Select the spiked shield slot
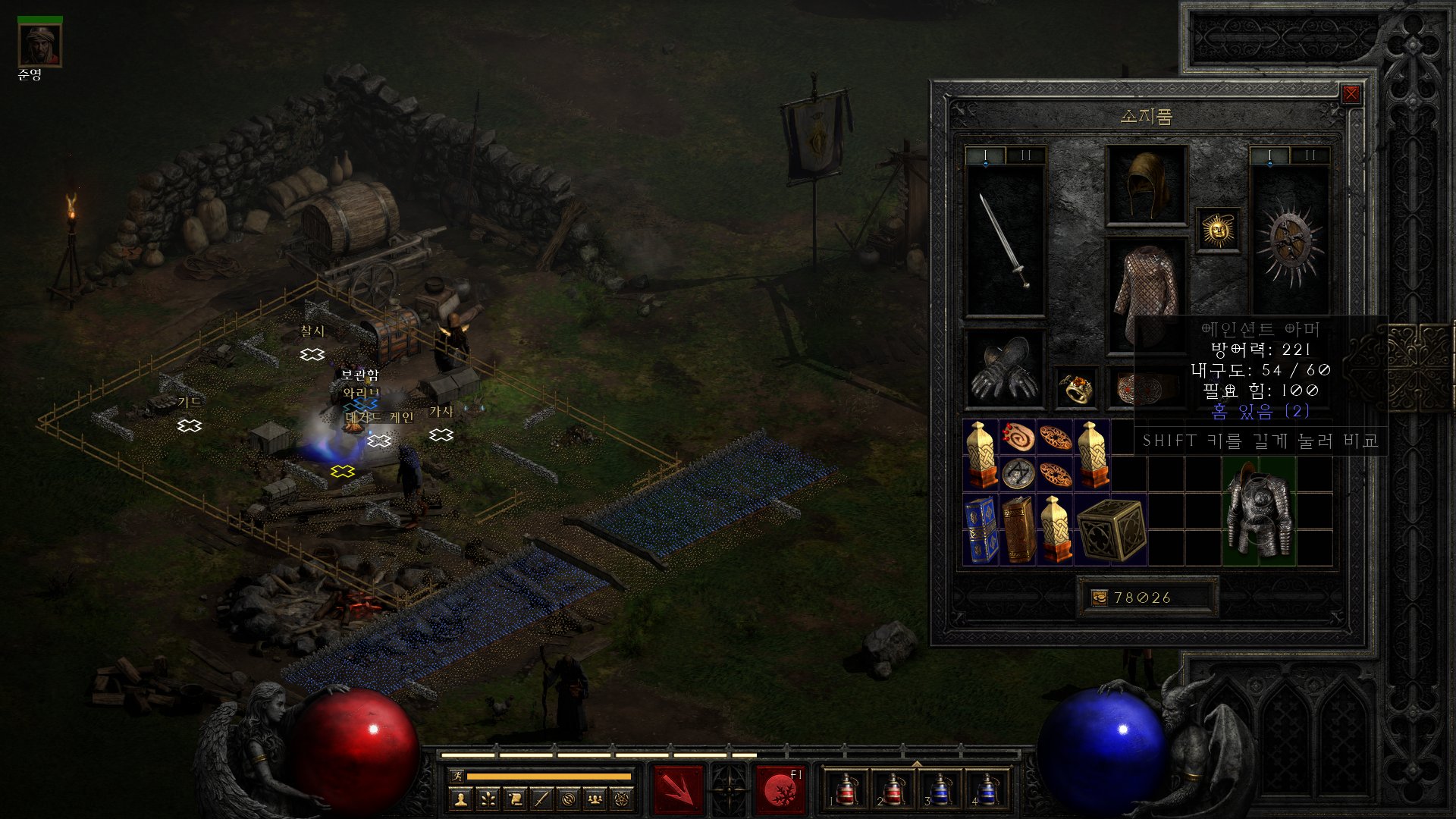The width and height of the screenshot is (1456, 819). click(x=1289, y=240)
